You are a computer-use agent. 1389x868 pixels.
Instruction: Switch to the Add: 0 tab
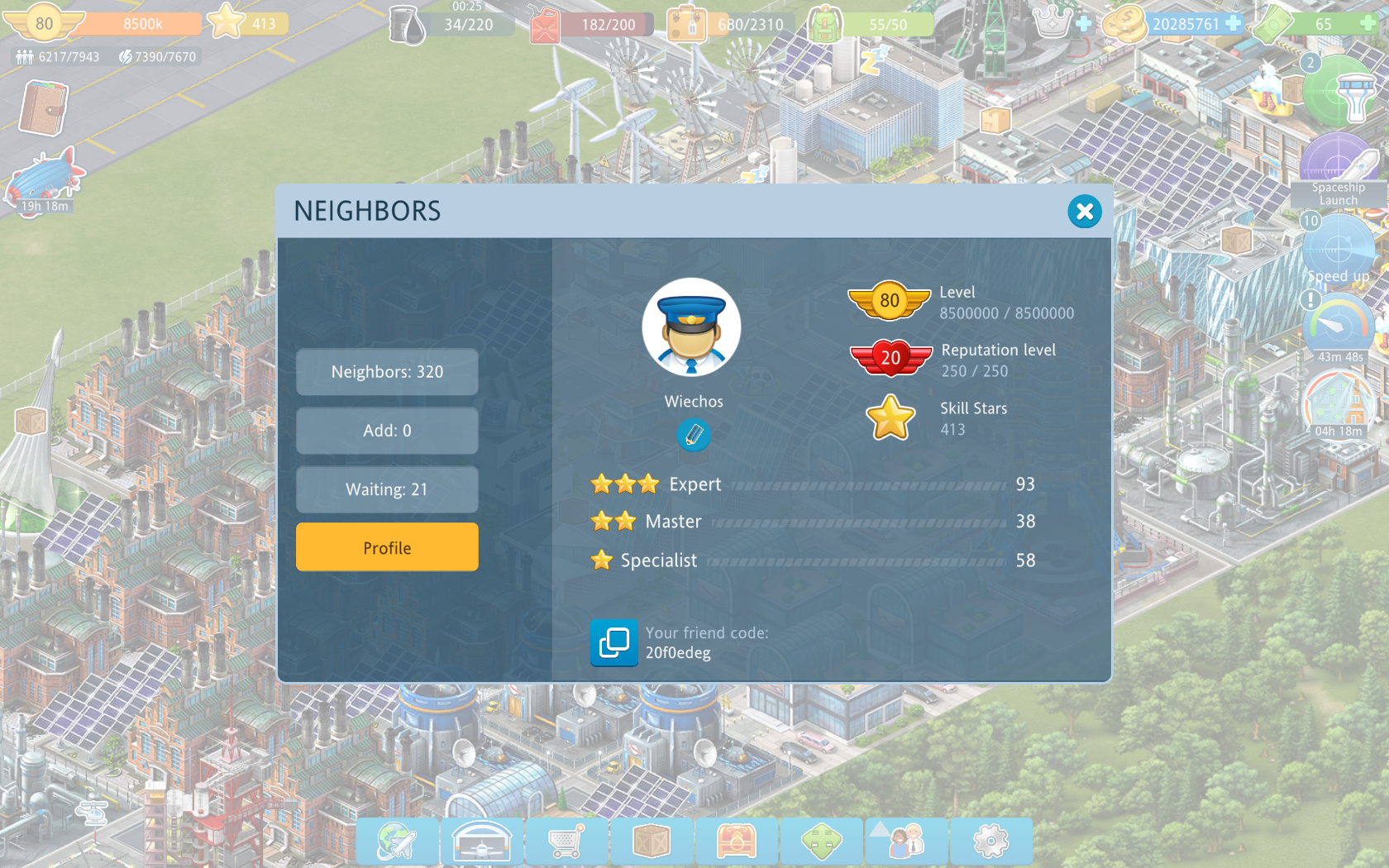pos(387,431)
